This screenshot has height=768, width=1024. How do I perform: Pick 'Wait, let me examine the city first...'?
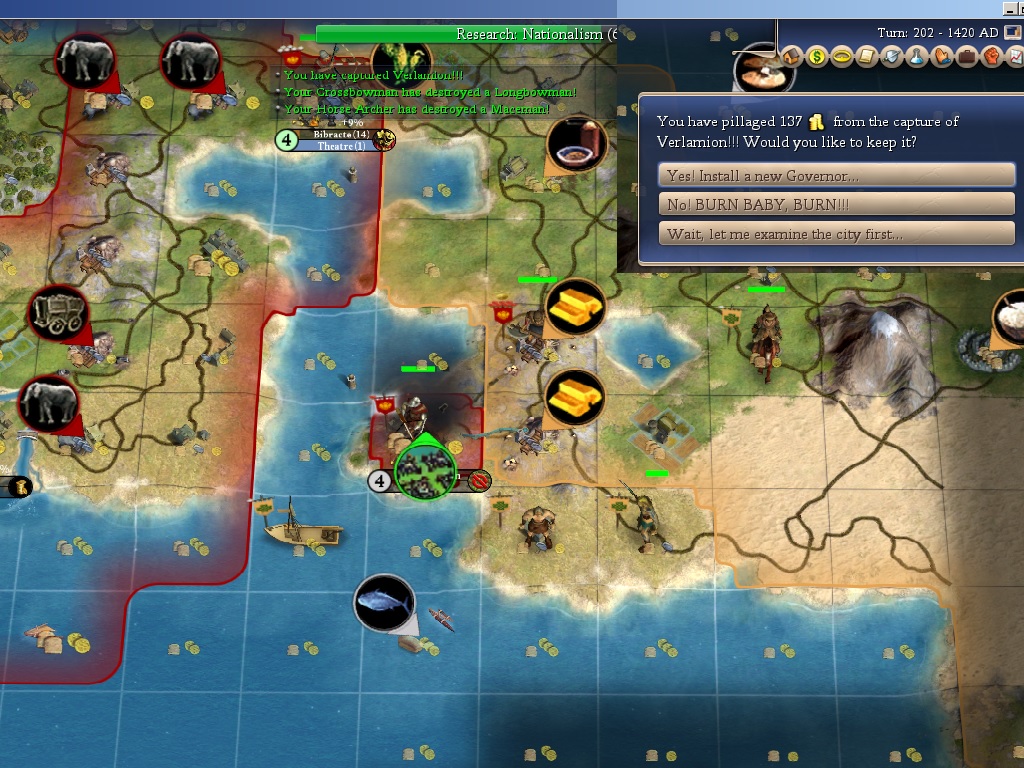(837, 234)
